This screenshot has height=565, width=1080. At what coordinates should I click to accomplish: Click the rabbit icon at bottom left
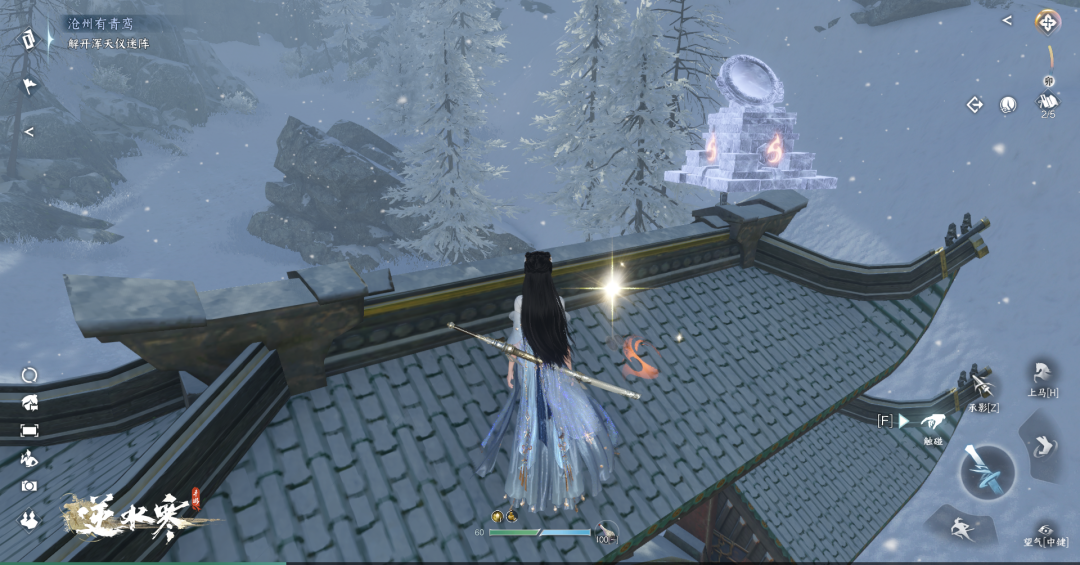(x=29, y=518)
